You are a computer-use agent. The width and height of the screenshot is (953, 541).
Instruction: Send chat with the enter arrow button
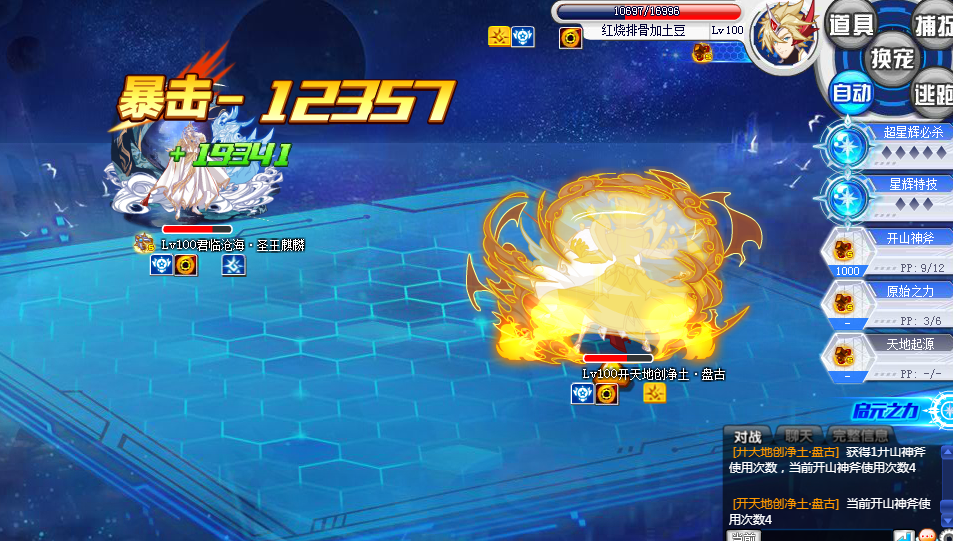(903, 536)
